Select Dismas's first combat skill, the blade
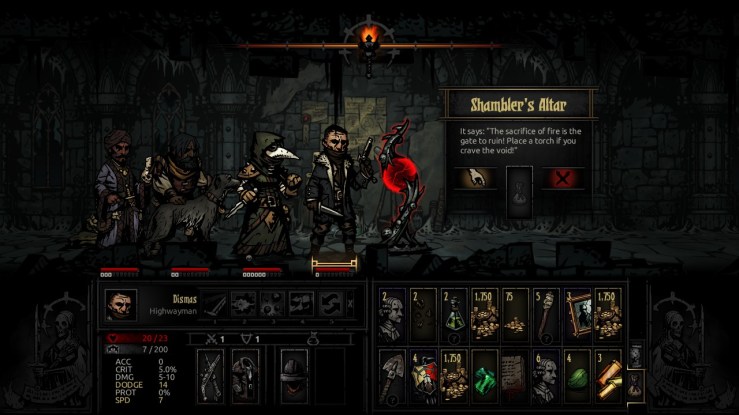This screenshot has width=739, height=415. [x=215, y=303]
